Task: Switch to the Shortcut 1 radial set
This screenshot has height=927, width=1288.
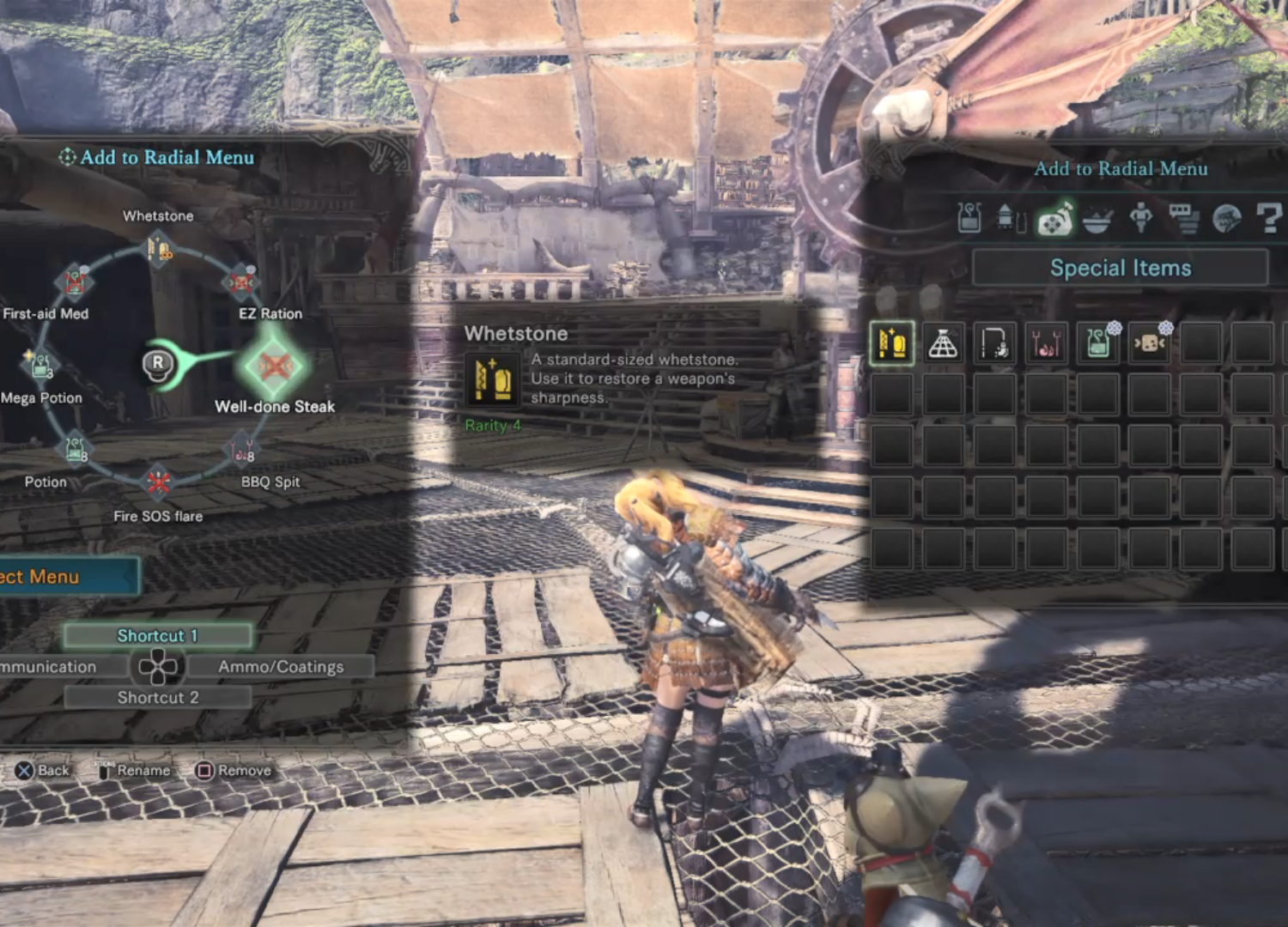Action: 158,636
